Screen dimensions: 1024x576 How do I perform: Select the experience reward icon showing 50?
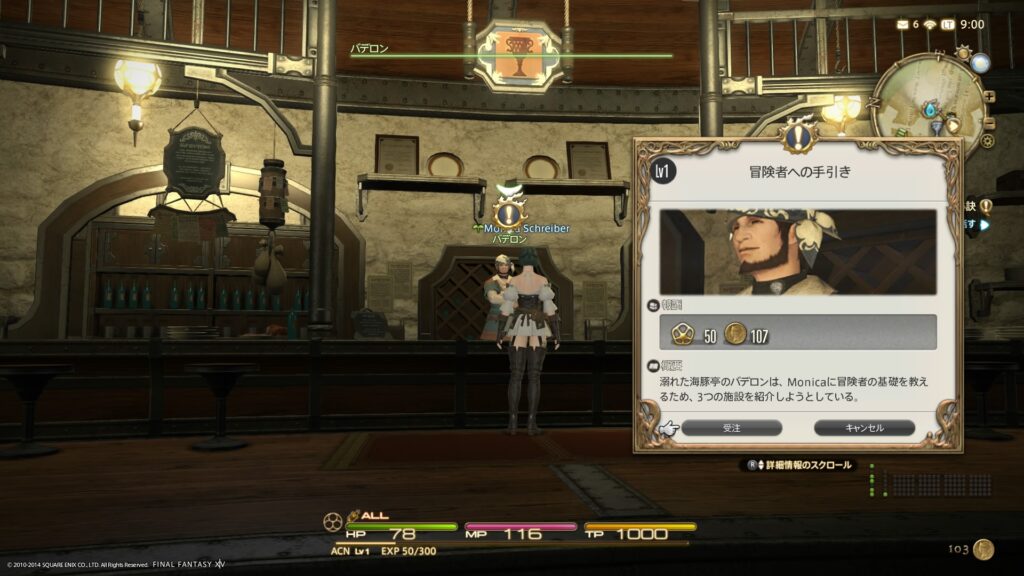pos(684,334)
